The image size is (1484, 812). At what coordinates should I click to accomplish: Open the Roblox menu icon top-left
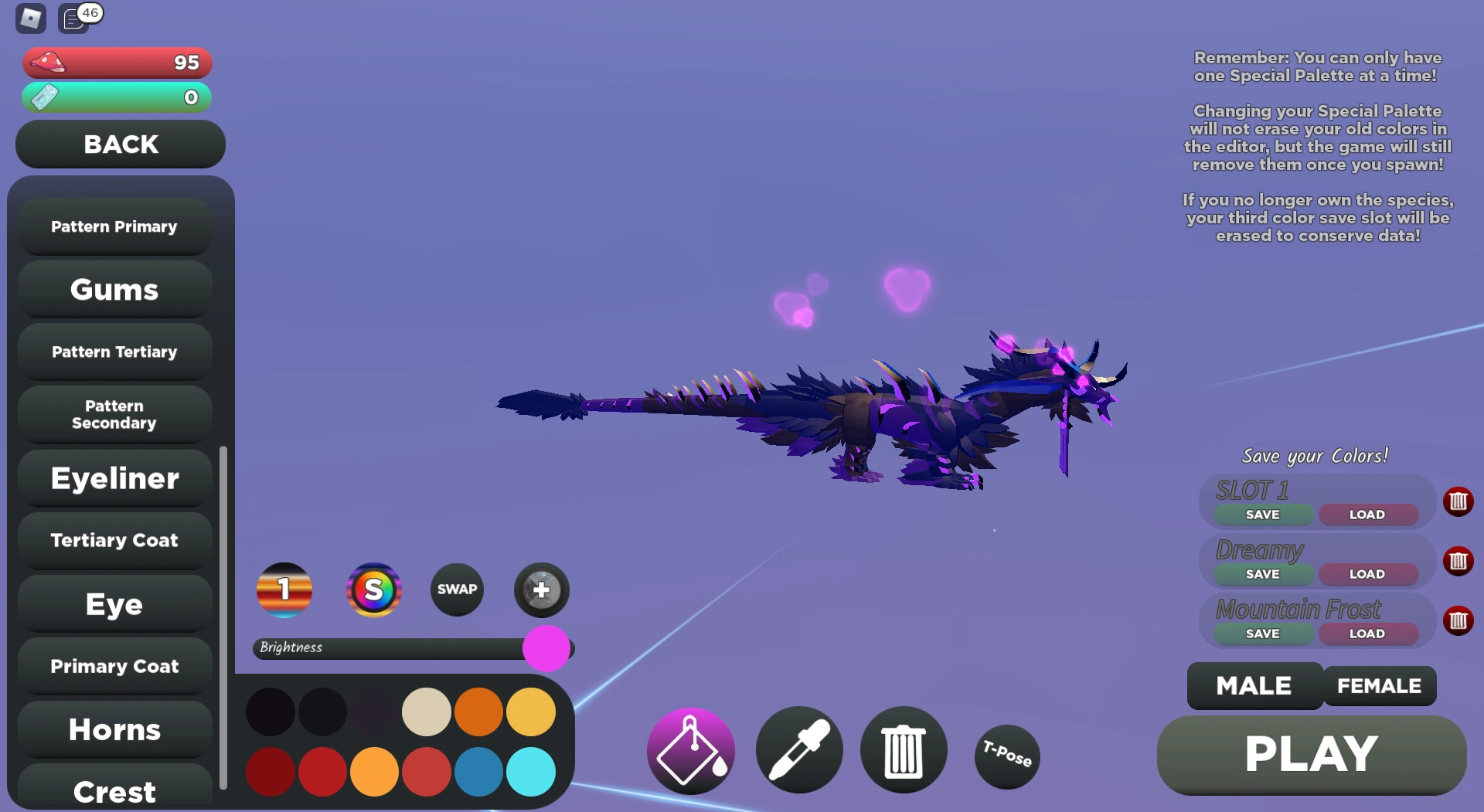tap(29, 18)
